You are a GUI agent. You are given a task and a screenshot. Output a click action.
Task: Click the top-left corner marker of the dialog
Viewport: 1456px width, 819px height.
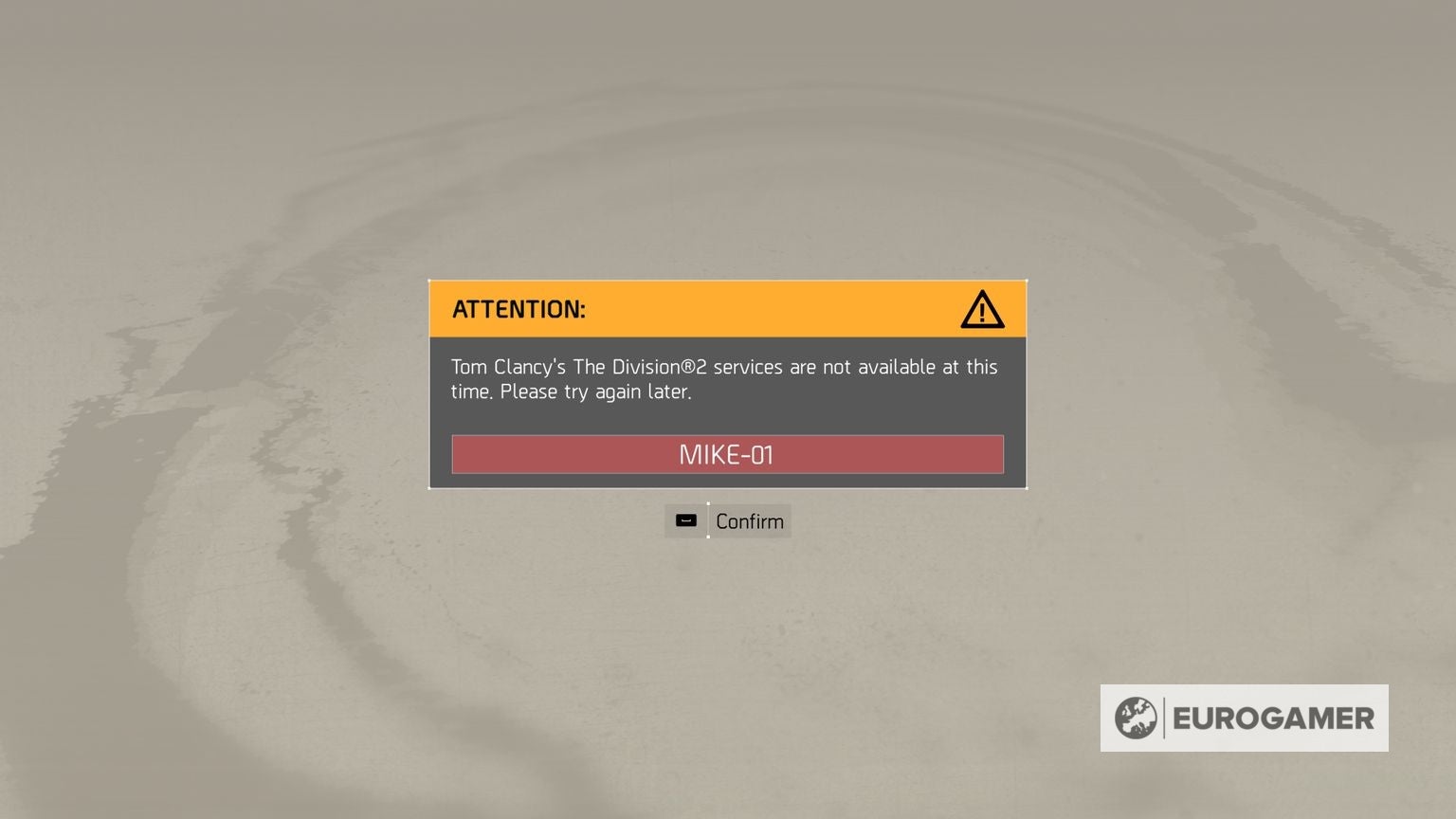click(x=429, y=279)
